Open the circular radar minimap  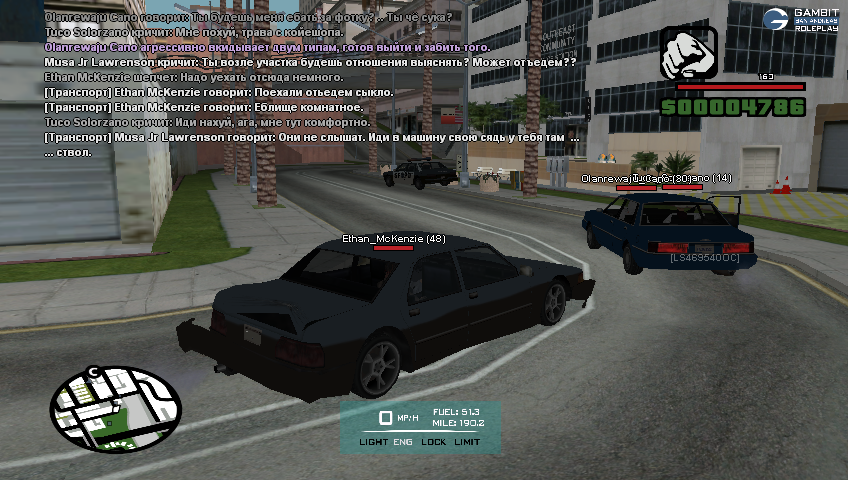116,406
